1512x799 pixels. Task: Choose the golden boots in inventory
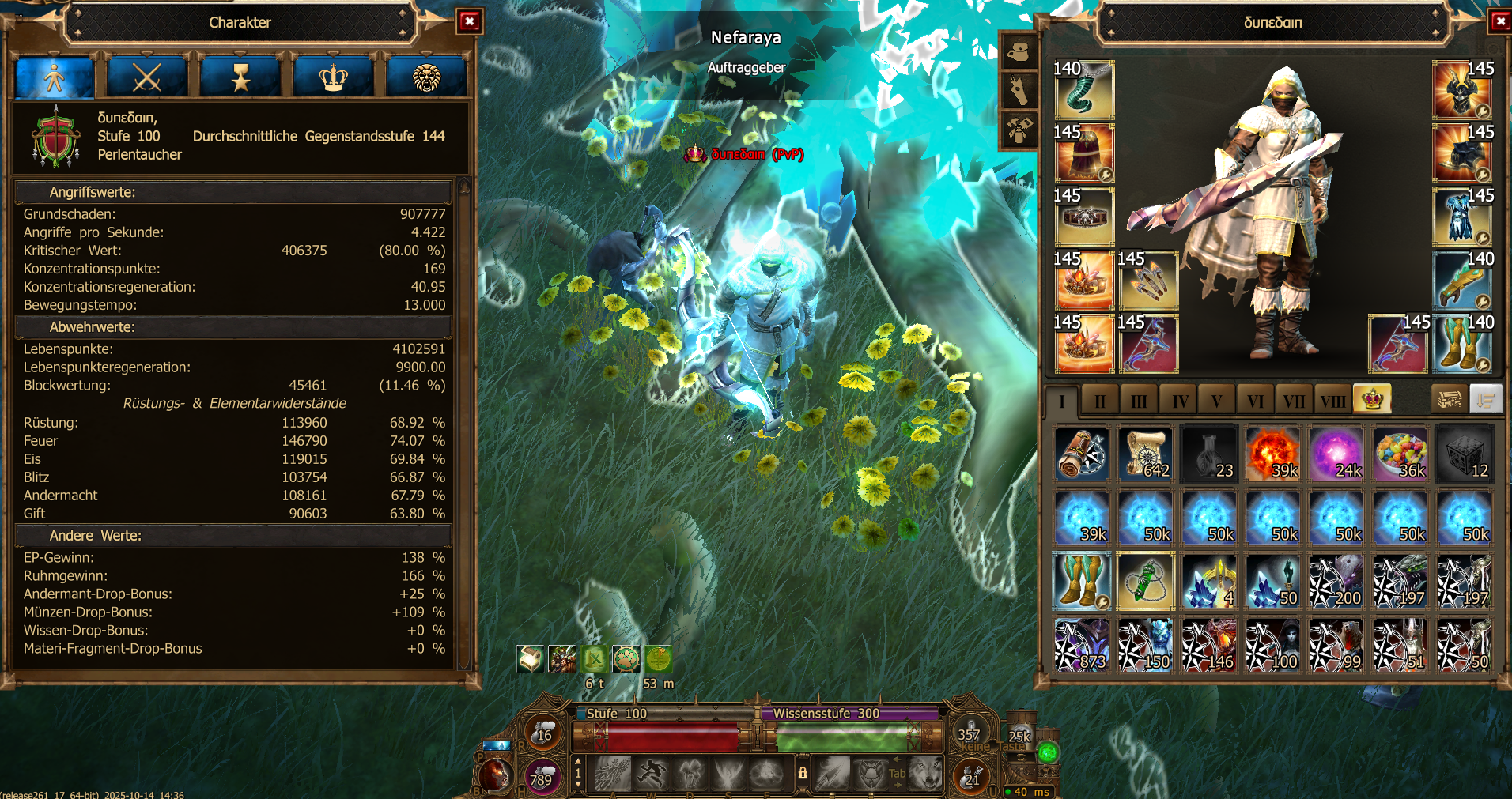tap(1082, 582)
